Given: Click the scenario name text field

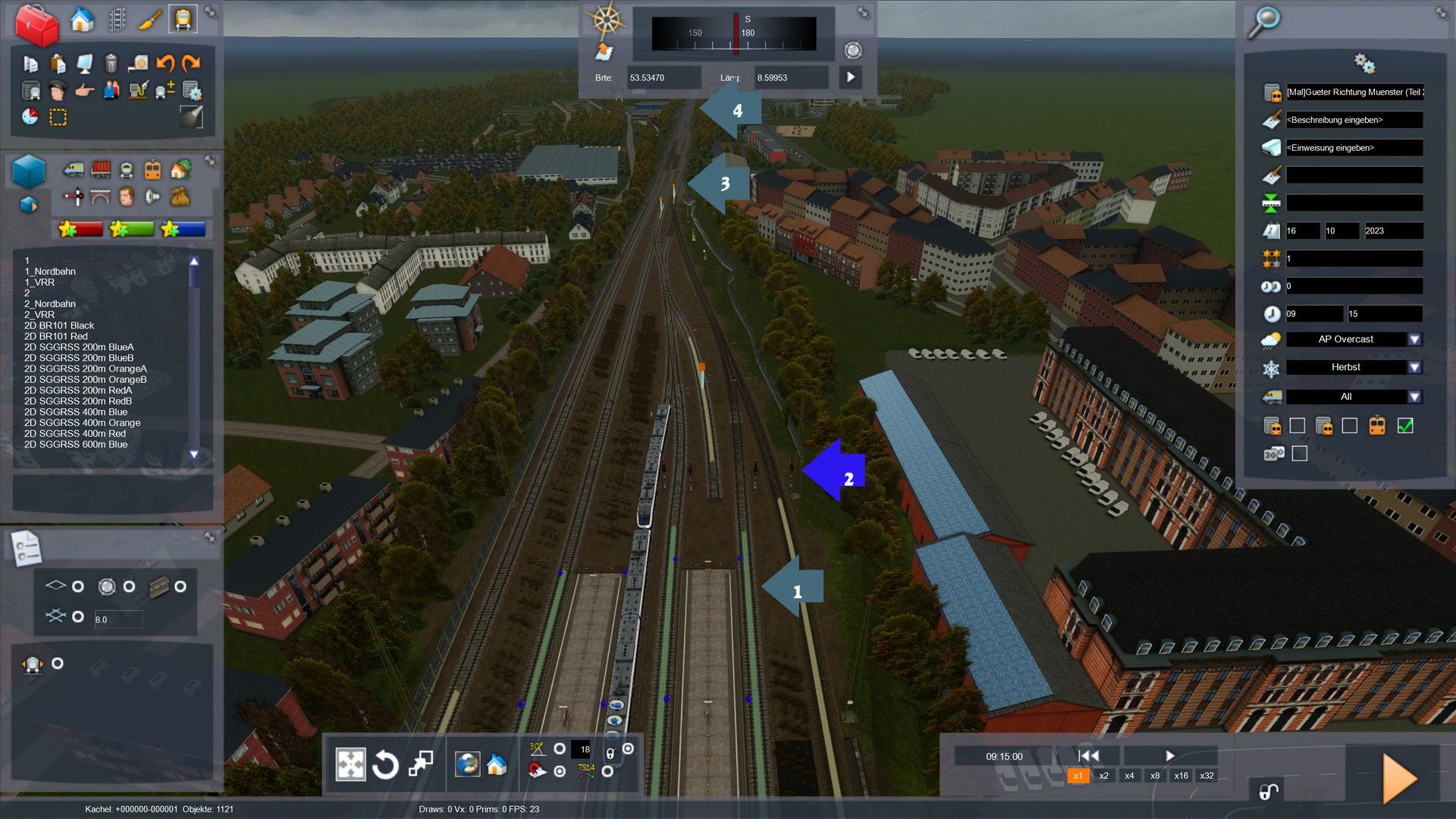Looking at the screenshot, I should 1354,93.
